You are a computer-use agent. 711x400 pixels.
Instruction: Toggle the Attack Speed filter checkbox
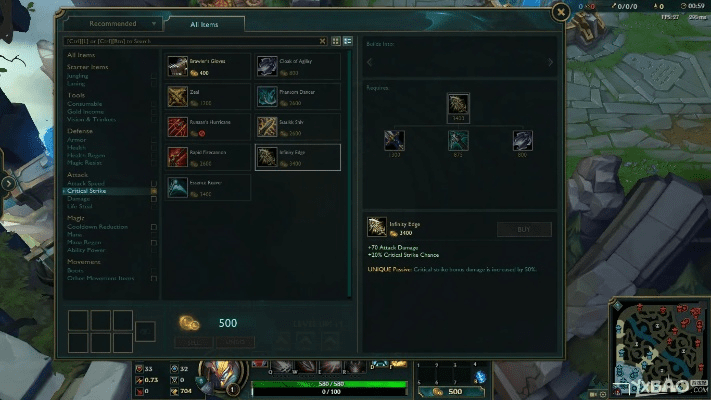point(154,183)
